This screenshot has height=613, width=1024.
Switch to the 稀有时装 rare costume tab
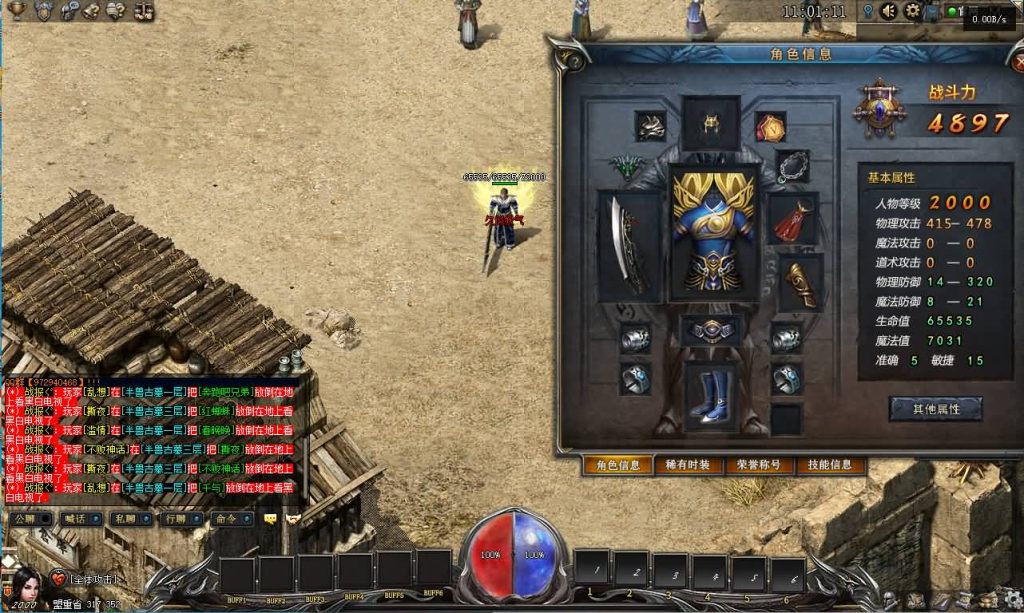tap(688, 465)
